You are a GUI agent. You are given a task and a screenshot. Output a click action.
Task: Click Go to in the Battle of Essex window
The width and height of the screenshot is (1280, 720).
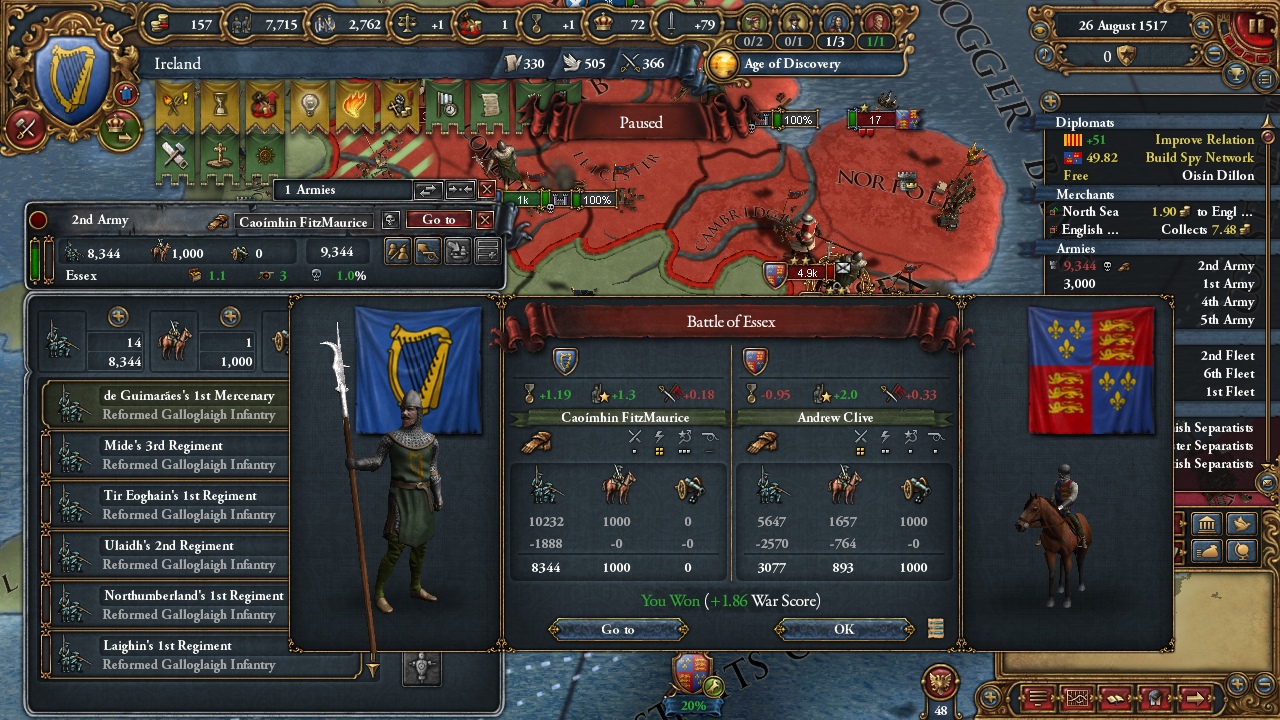(618, 629)
